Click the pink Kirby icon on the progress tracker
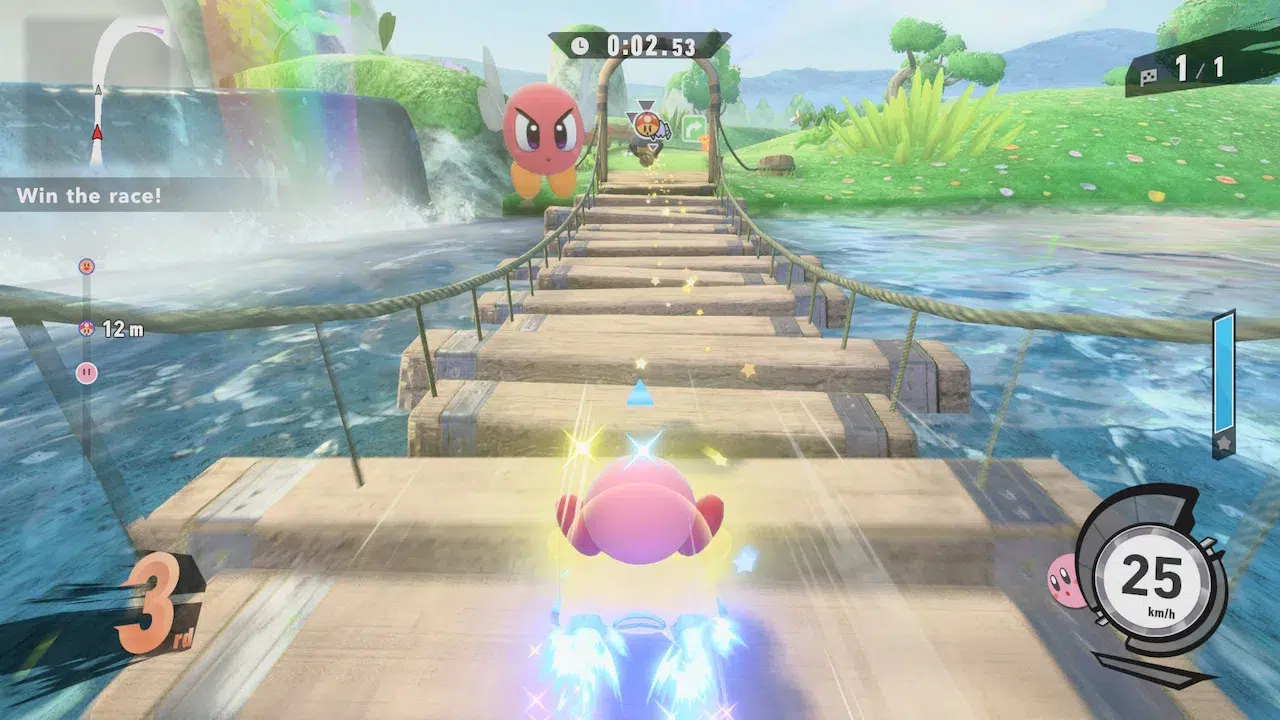Image resolution: width=1280 pixels, height=720 pixels. (87, 373)
